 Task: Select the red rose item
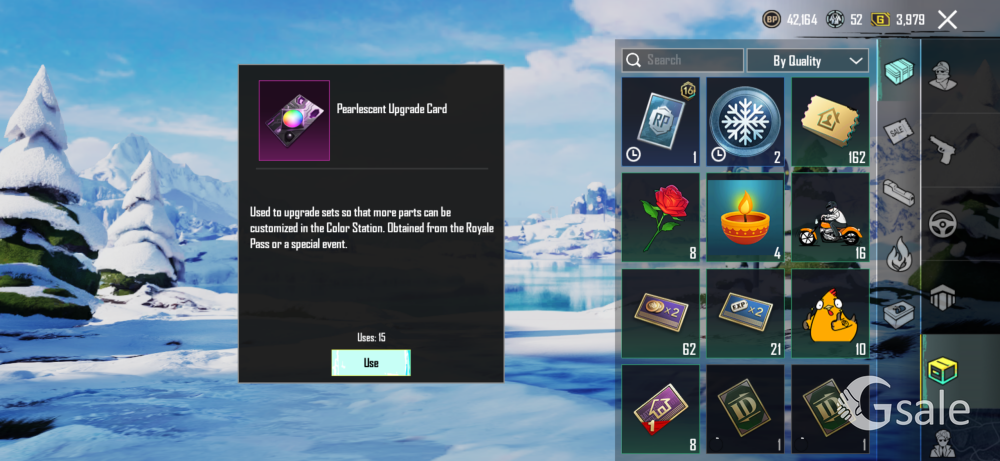point(660,217)
